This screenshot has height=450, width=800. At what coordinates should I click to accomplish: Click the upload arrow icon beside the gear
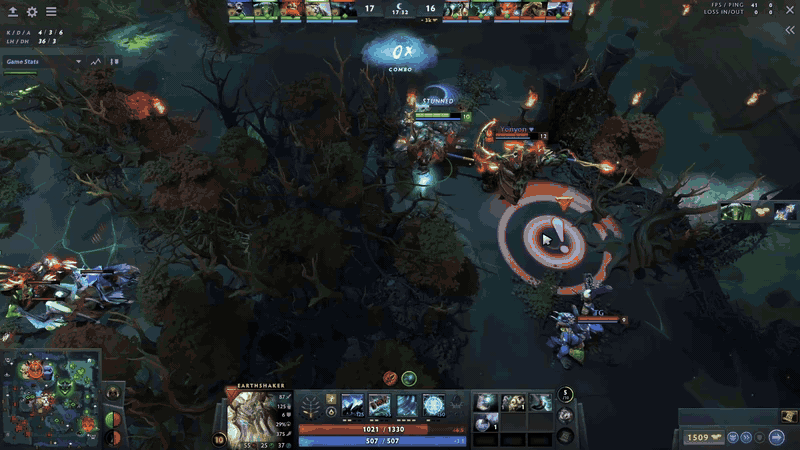13,12
